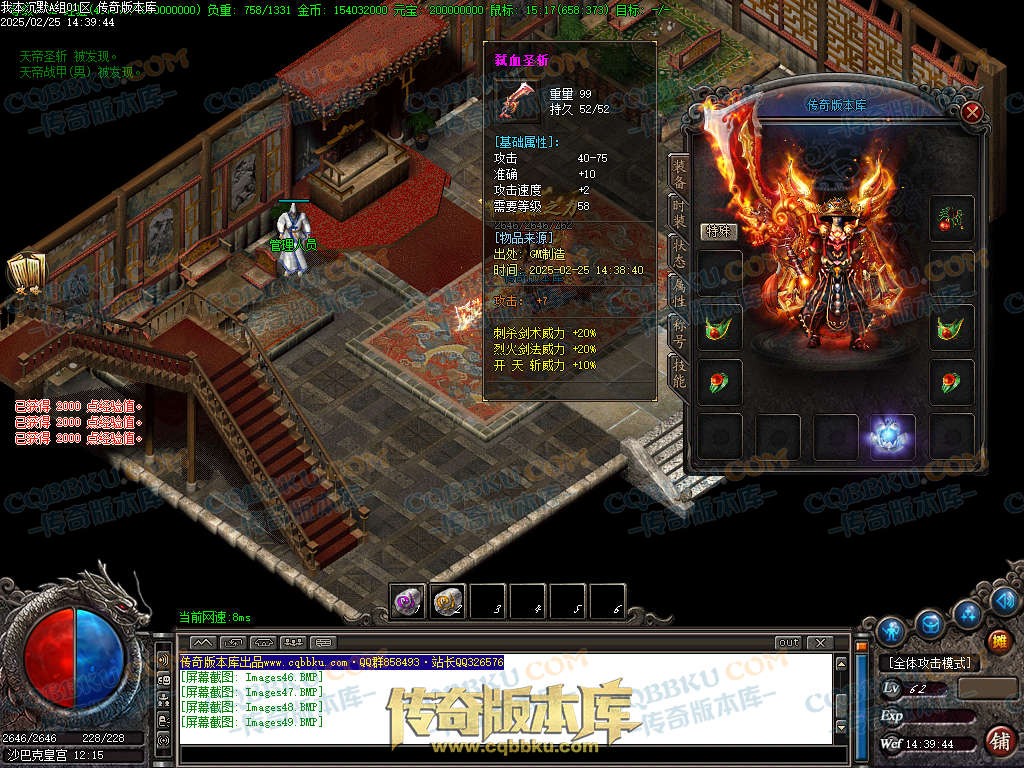Use the orange scroll in hotbar slot 2
The image size is (1024, 768).
[x=448, y=601]
